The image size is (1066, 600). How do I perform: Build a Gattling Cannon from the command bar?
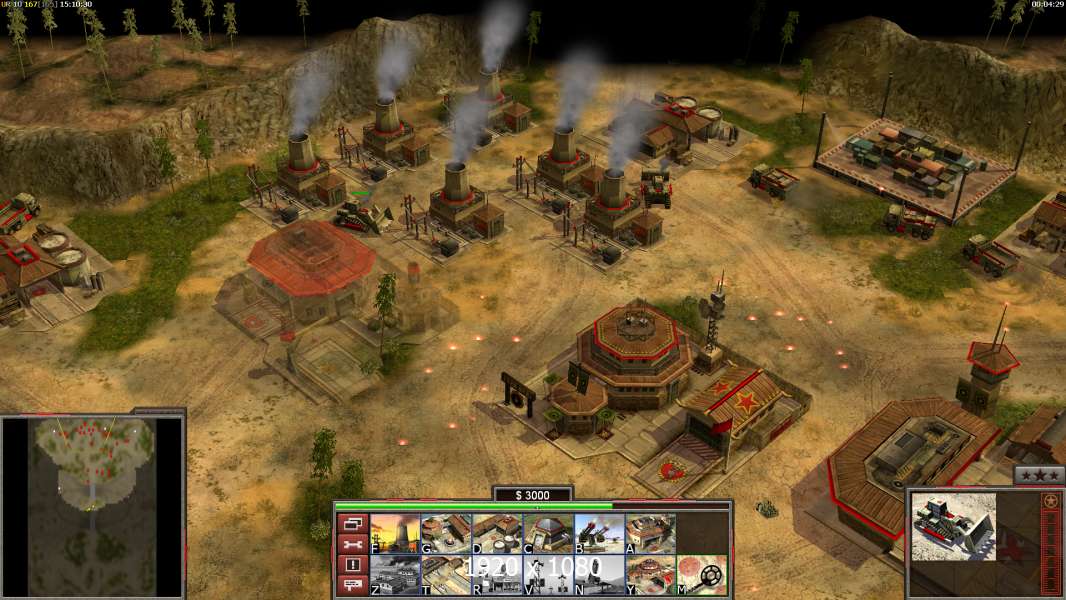coord(599,534)
